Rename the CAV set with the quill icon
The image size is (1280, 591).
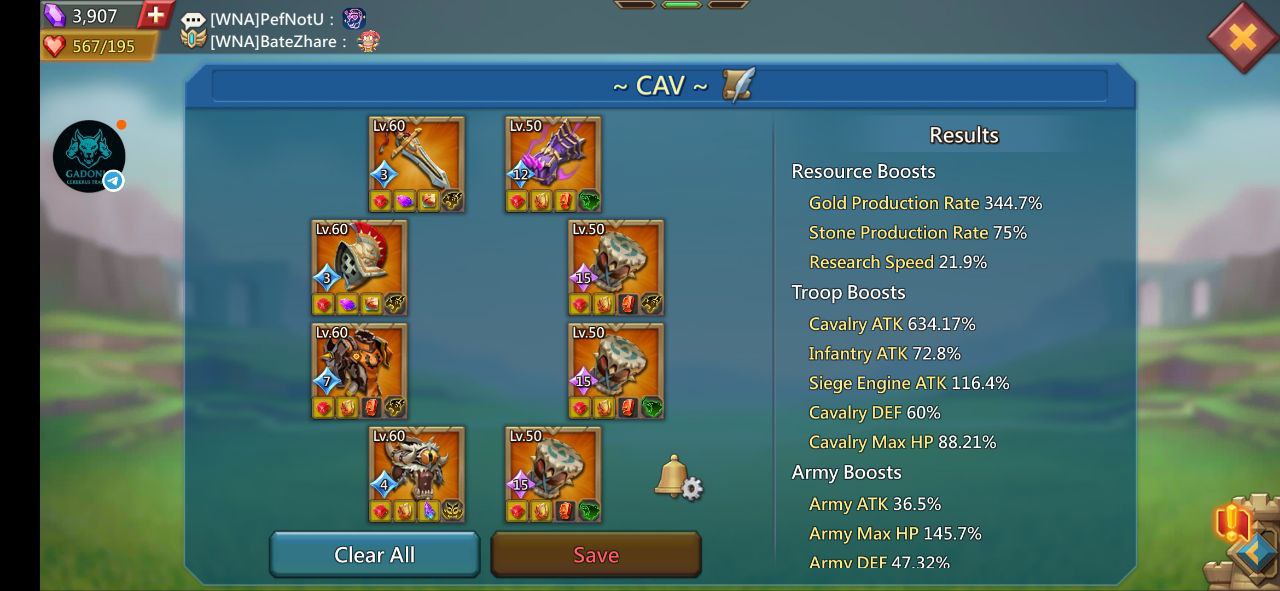coord(739,85)
